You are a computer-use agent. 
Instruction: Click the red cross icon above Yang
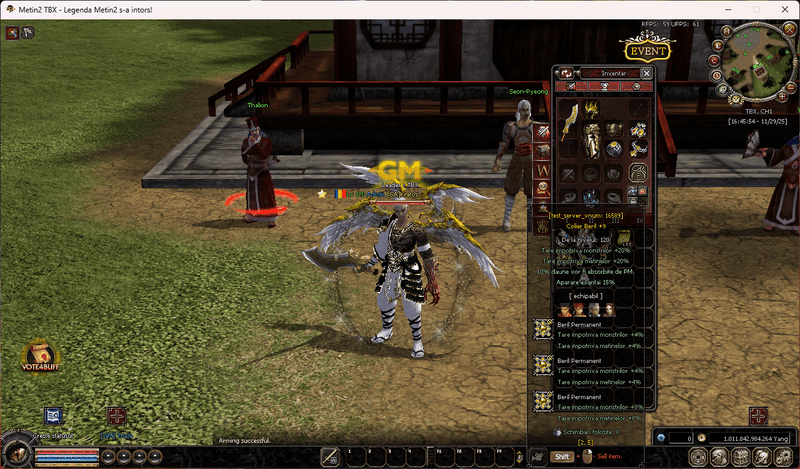(x=758, y=417)
